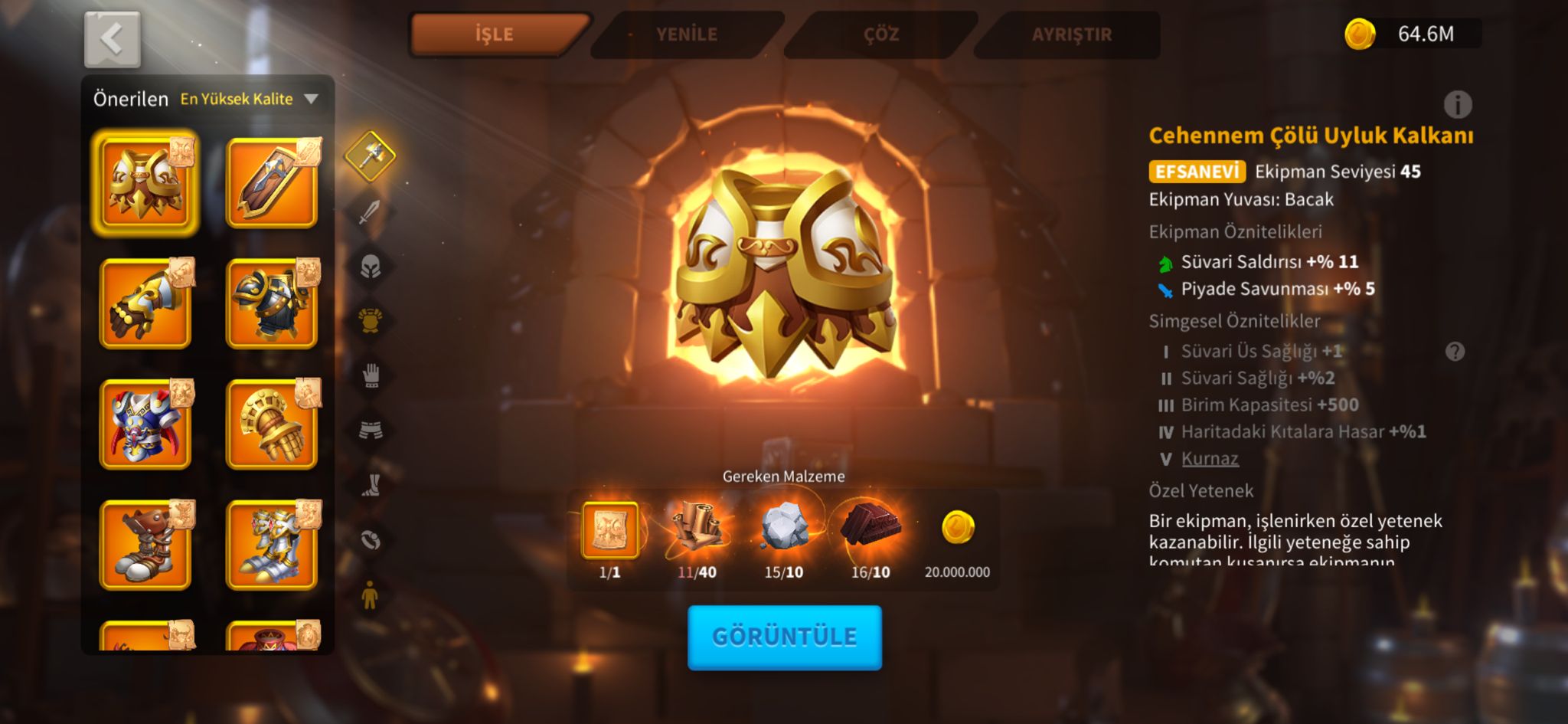Screen dimensions: 1568x724
Task: Filter equipment by the boot icon
Action: [x=370, y=485]
